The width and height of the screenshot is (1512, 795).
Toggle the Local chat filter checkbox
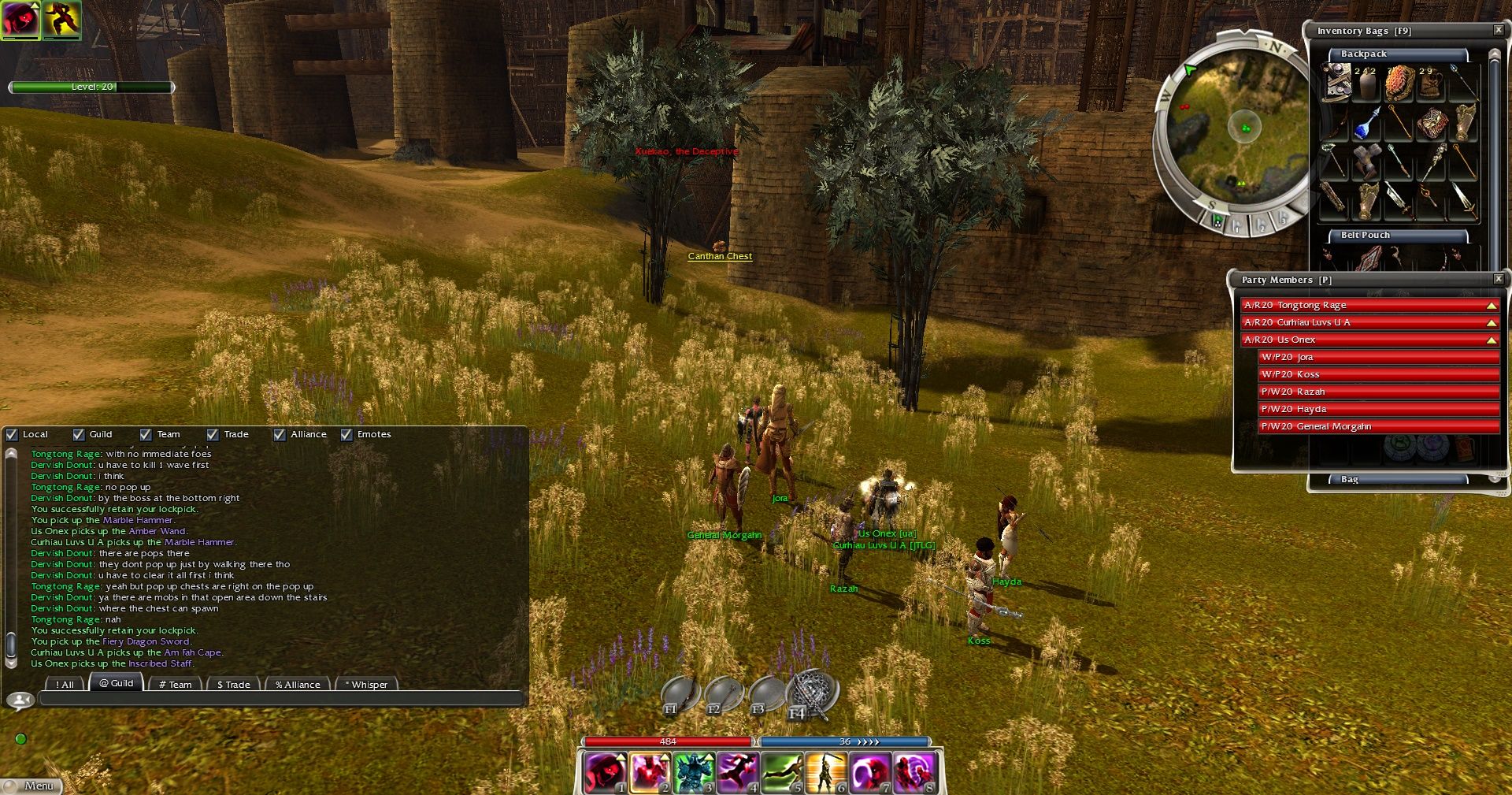coord(12,434)
